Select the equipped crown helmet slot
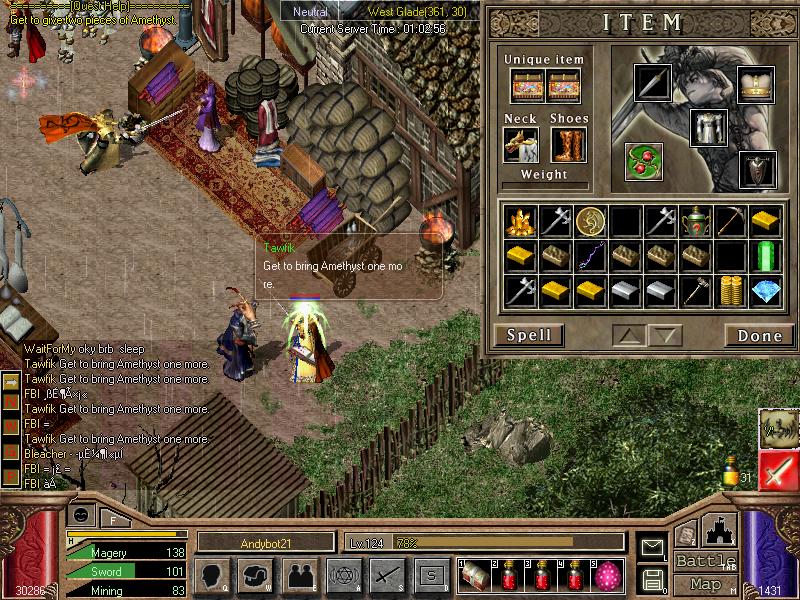The image size is (800, 600). (755, 84)
